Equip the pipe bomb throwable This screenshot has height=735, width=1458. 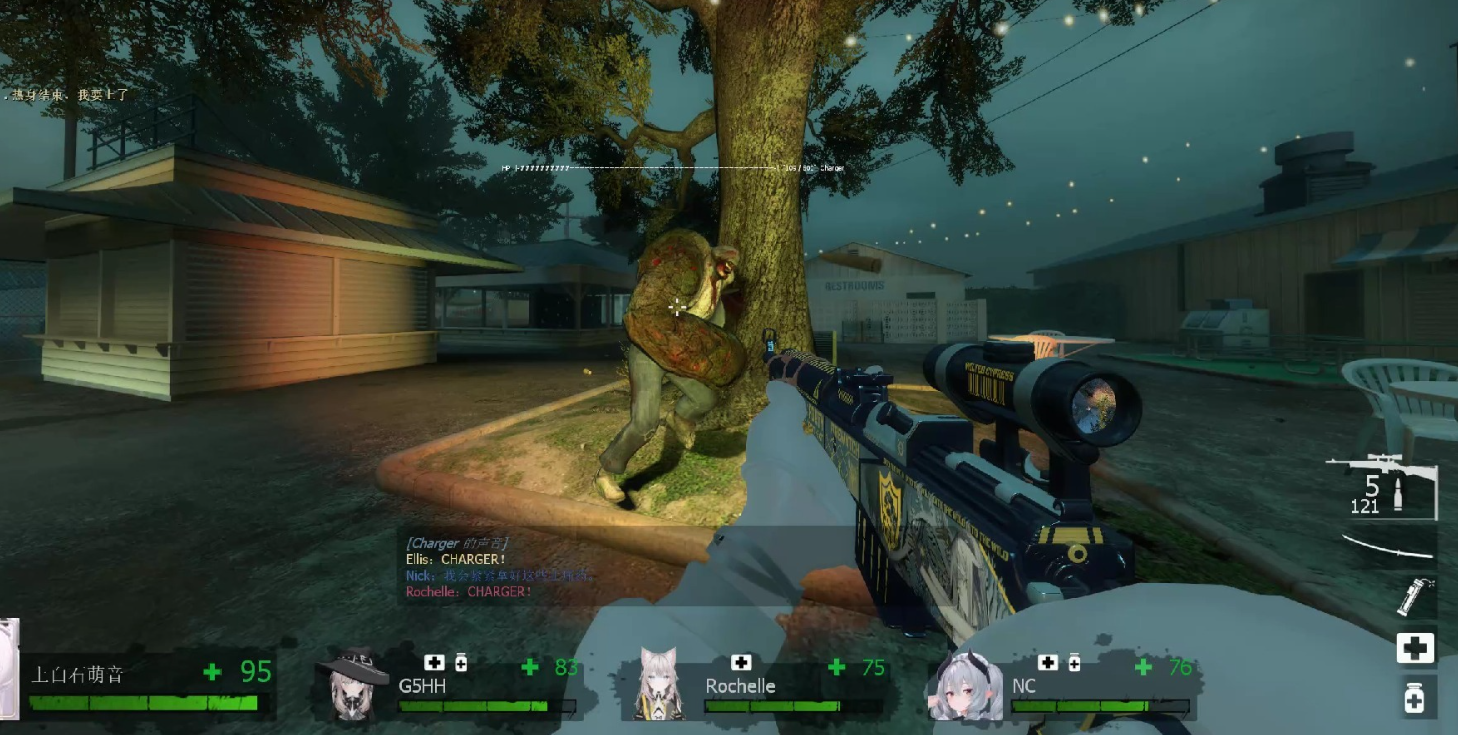pyautogui.click(x=1415, y=597)
